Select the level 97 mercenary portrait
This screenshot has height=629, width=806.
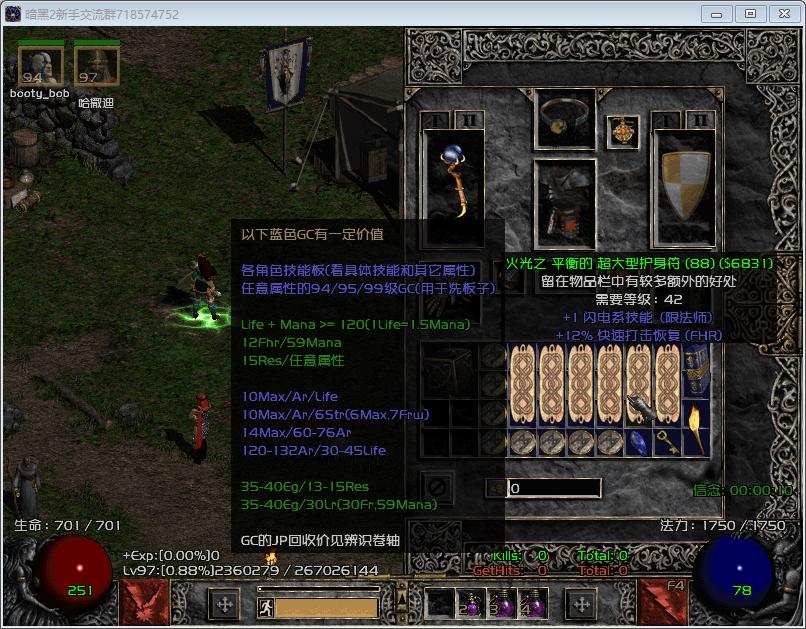click(95, 67)
